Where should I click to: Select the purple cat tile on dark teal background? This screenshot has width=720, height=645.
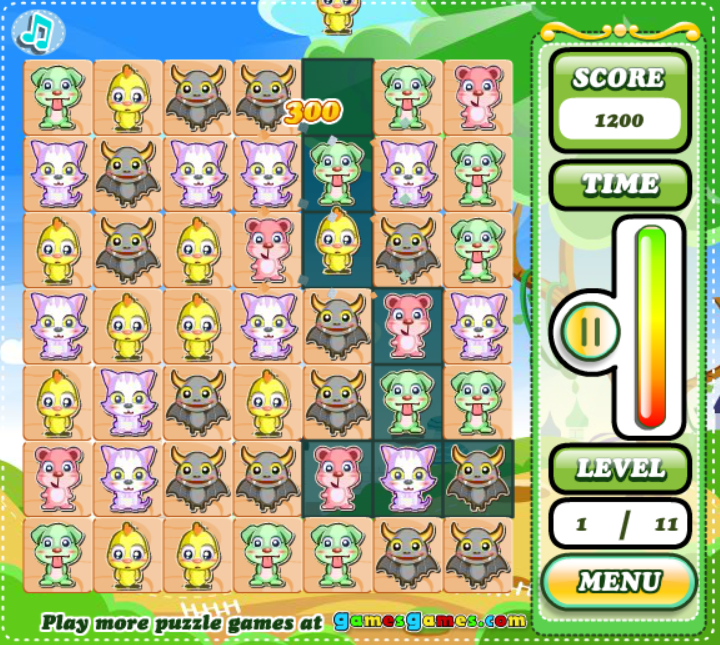tap(407, 476)
